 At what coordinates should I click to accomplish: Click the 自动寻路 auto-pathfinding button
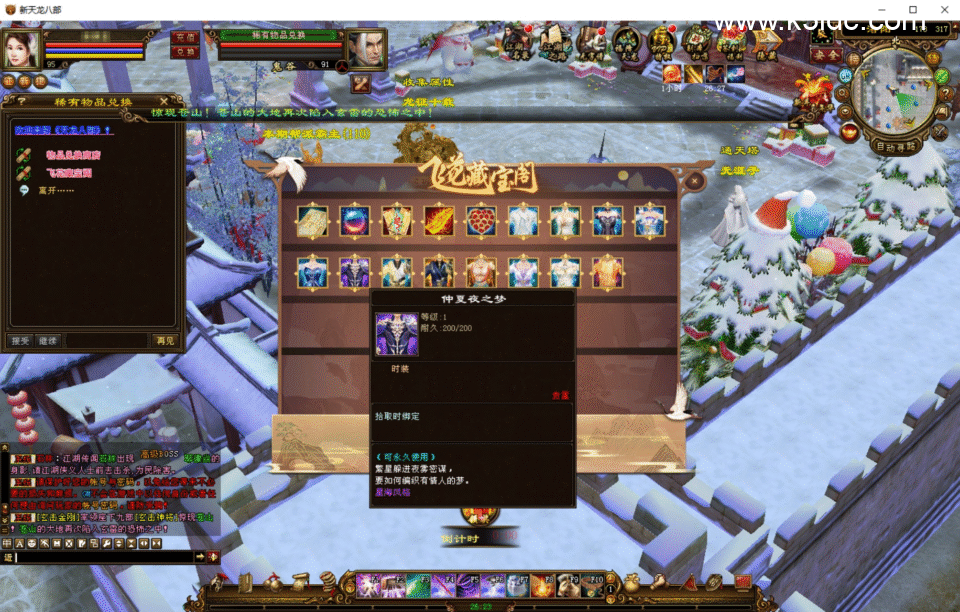point(895,146)
